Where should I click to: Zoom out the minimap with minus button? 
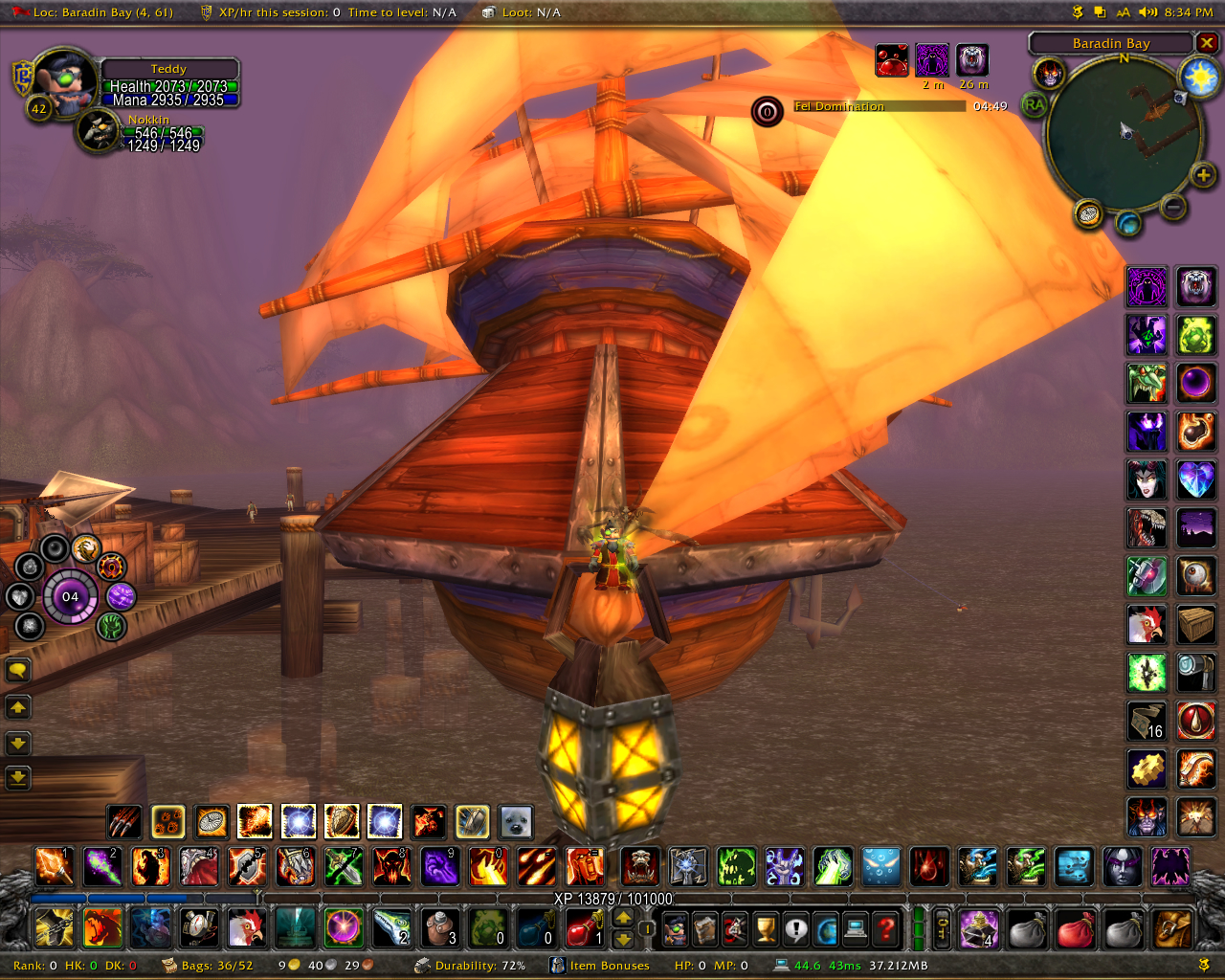click(x=1173, y=206)
